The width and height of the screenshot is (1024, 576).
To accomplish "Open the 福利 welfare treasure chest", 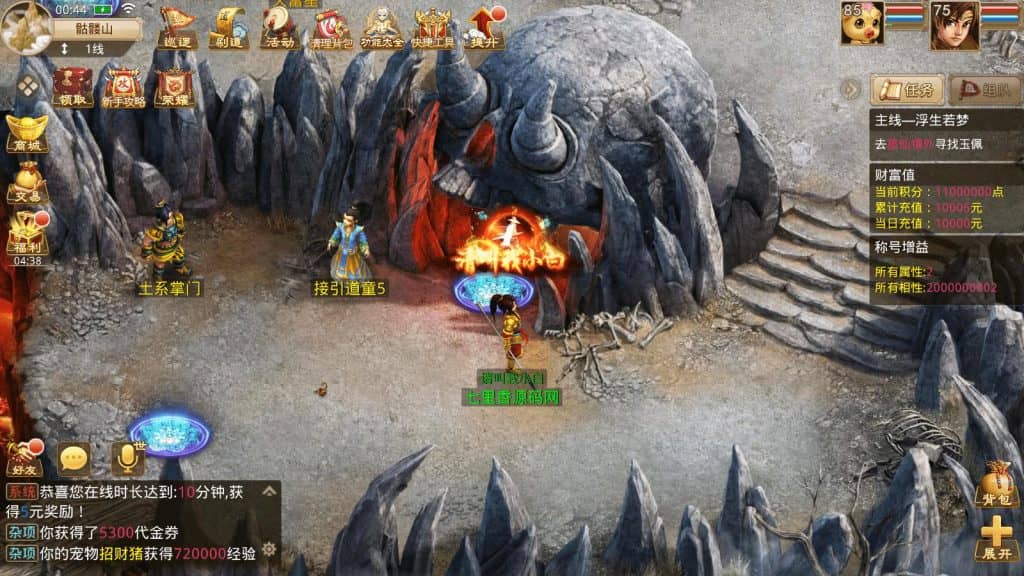I will (27, 233).
